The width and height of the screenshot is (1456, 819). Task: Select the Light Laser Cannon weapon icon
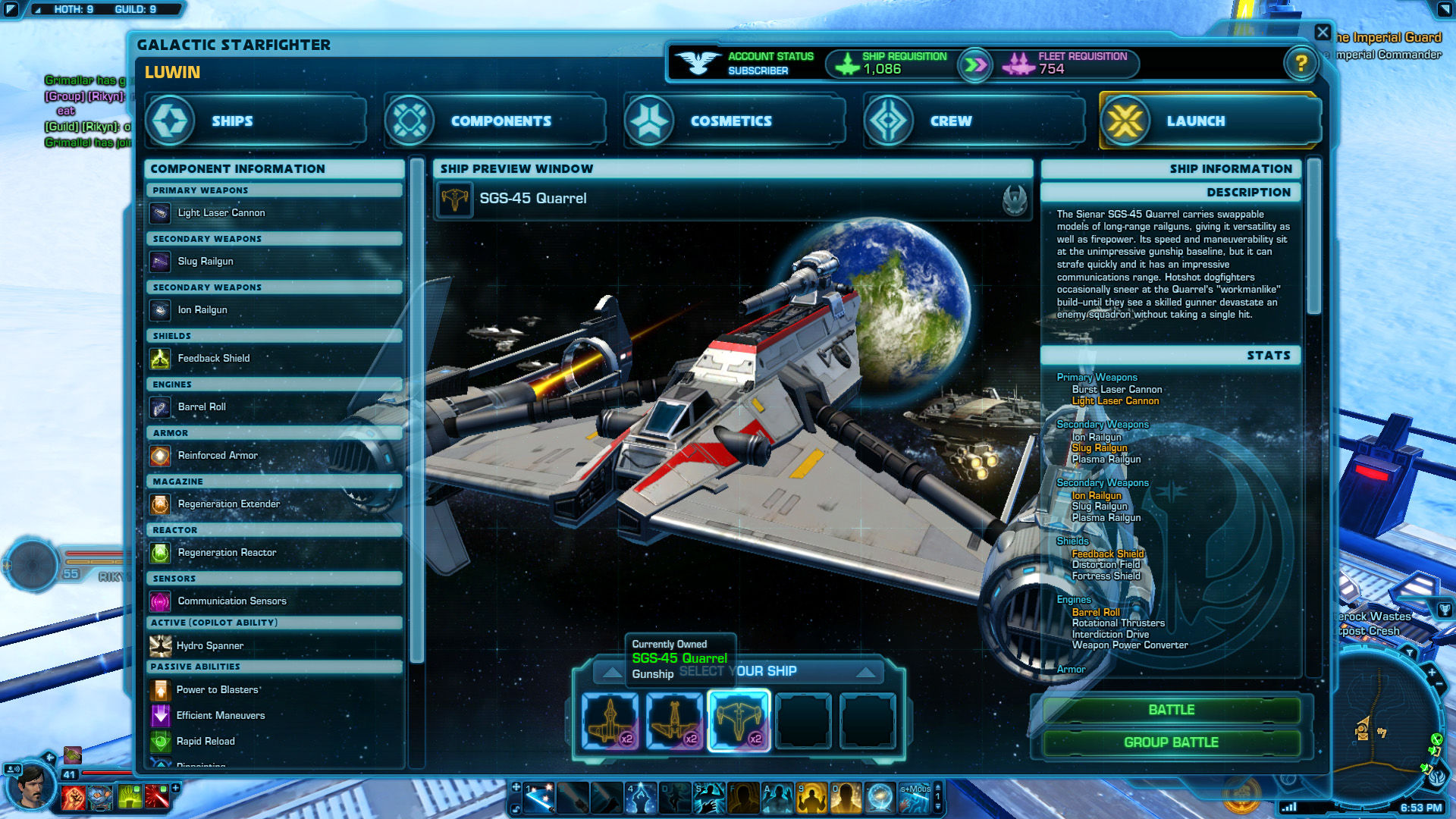(161, 213)
